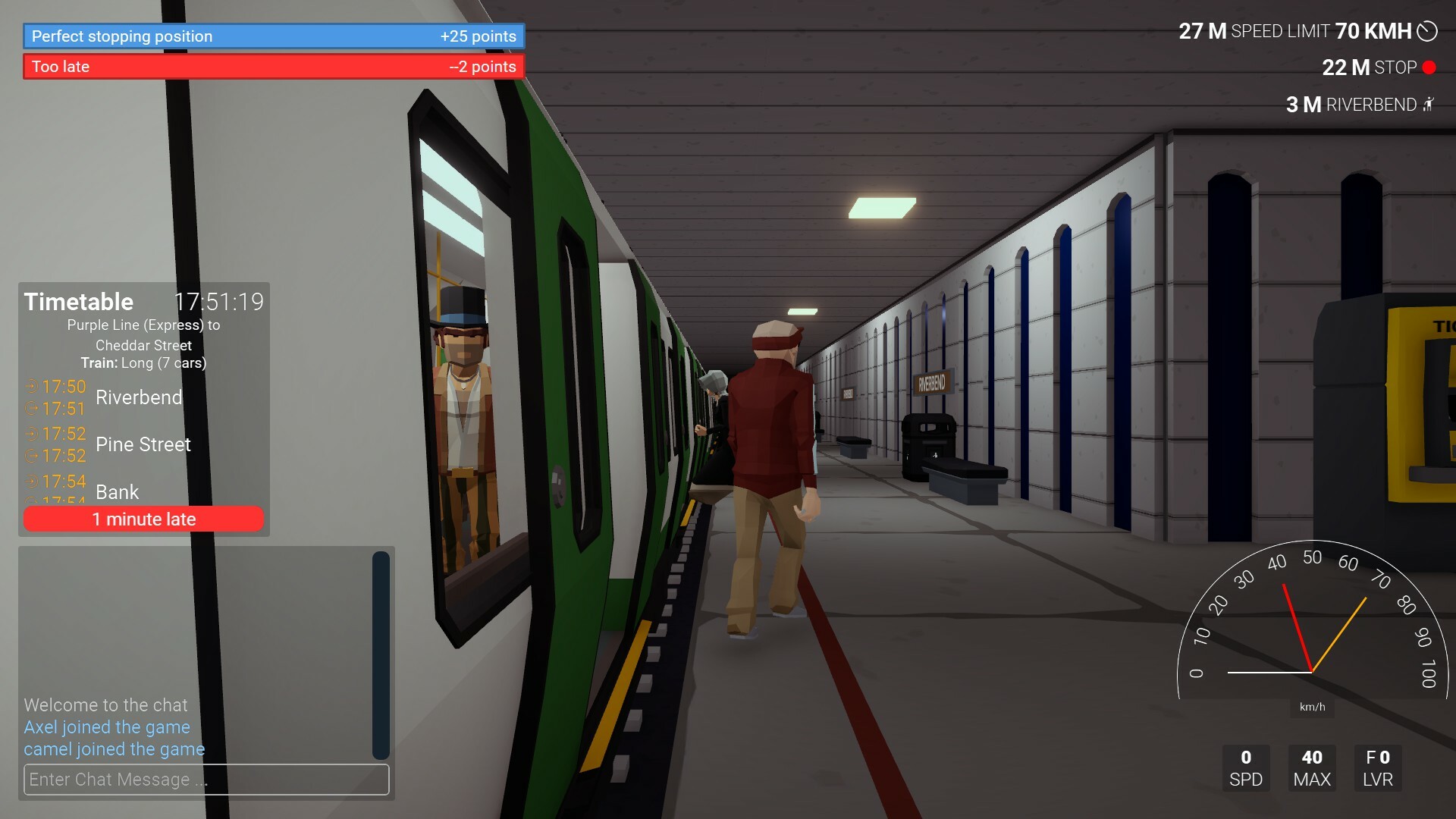1456x819 pixels.
Task: Click the 'Perfect stopping position' notification banner
Action: coord(271,36)
